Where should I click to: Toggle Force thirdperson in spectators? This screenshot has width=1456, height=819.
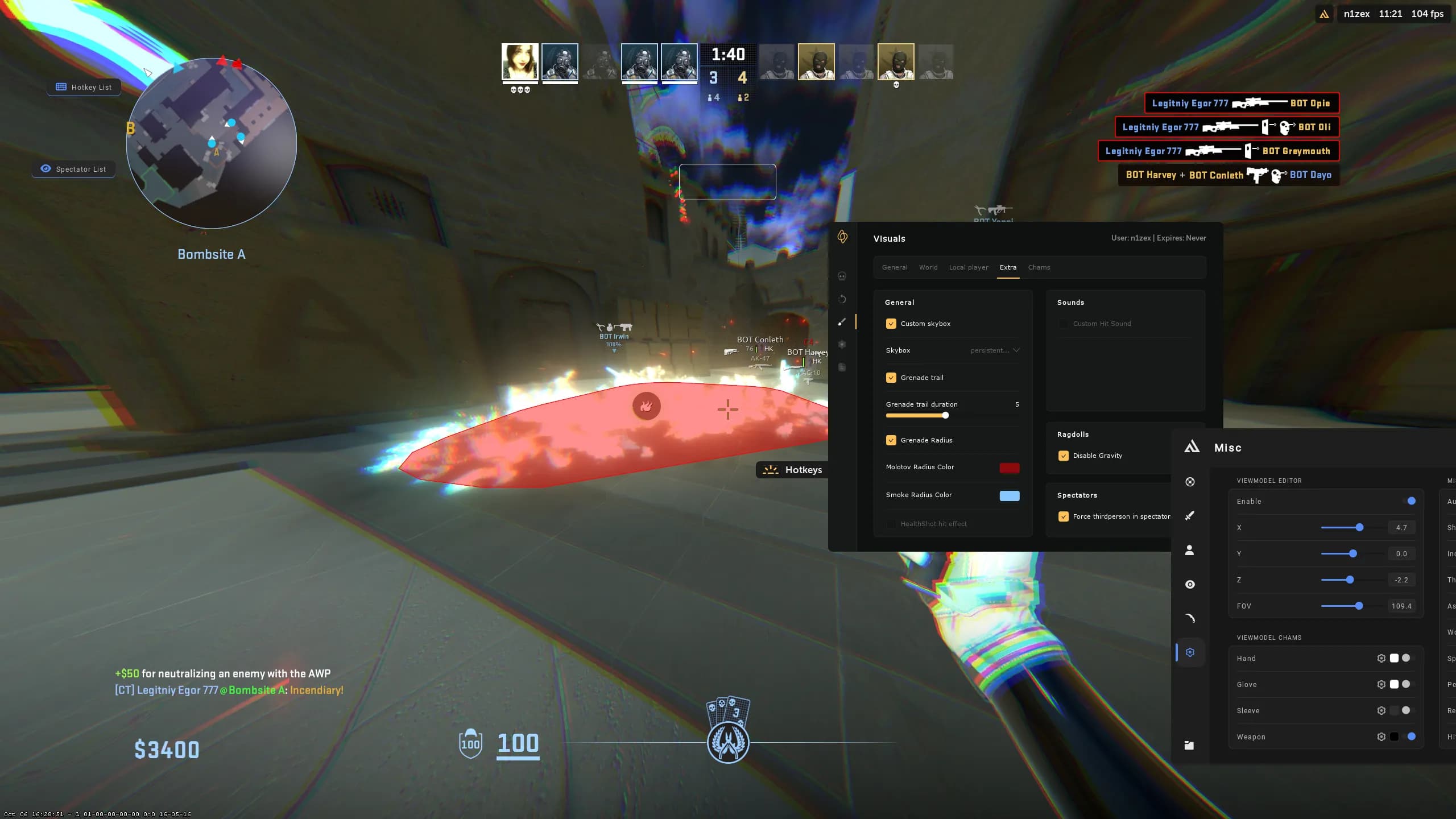click(1064, 516)
